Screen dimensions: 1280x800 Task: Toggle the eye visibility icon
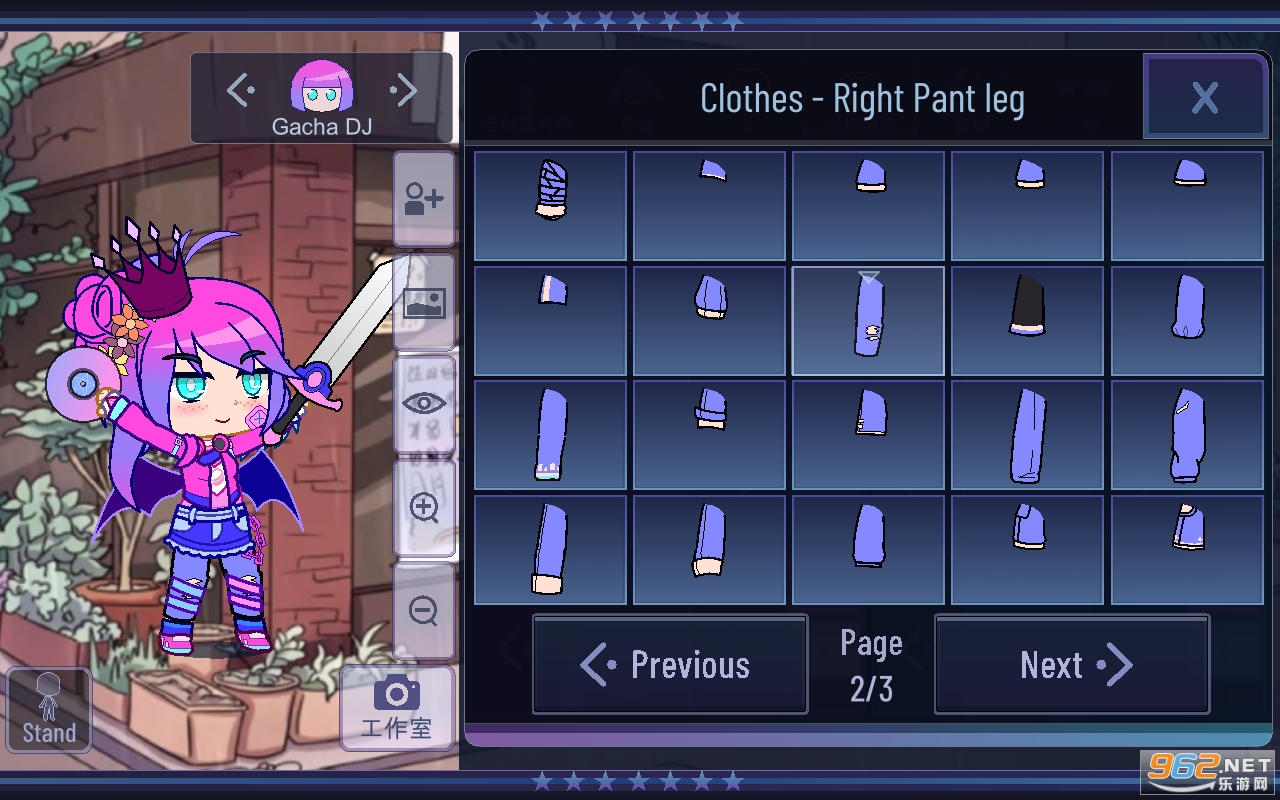tap(424, 404)
